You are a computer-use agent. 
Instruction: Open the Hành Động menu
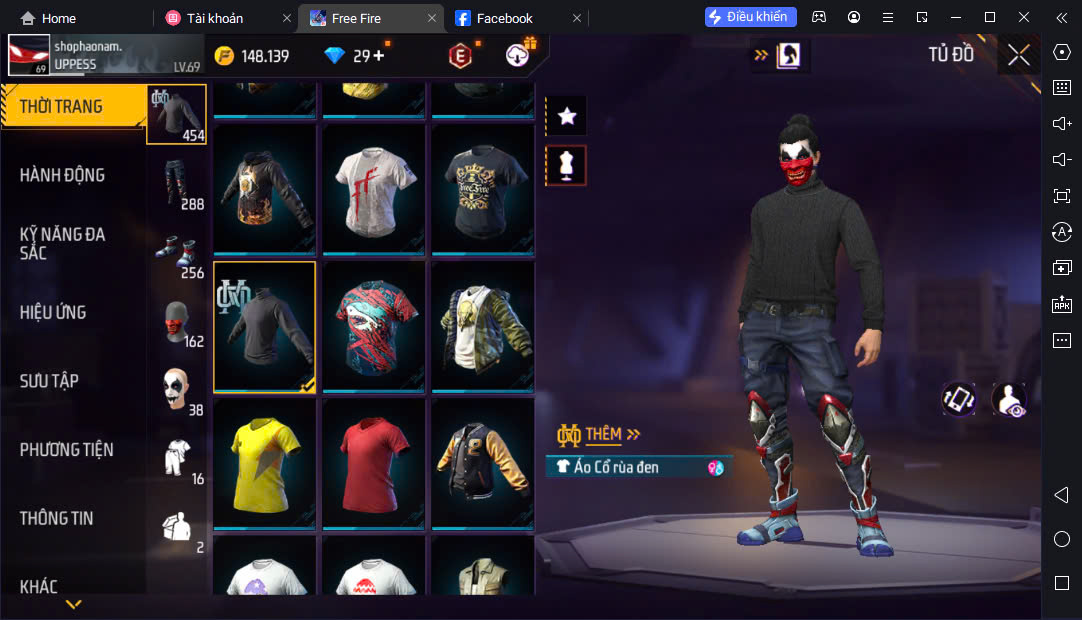tap(62, 175)
